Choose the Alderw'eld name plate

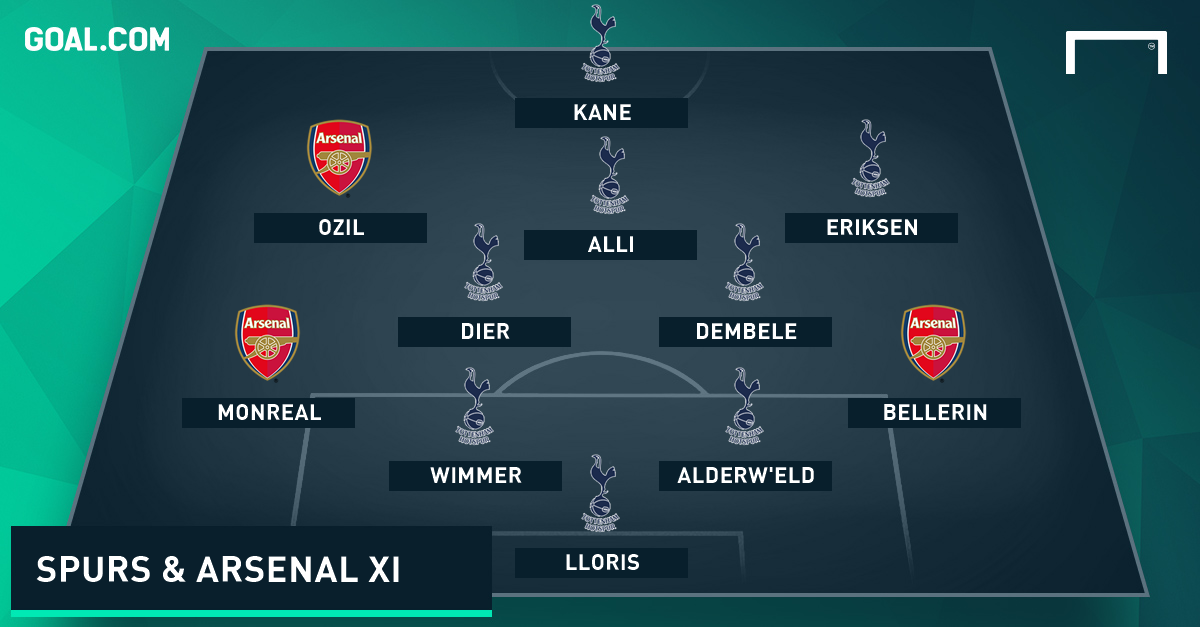coord(745,476)
